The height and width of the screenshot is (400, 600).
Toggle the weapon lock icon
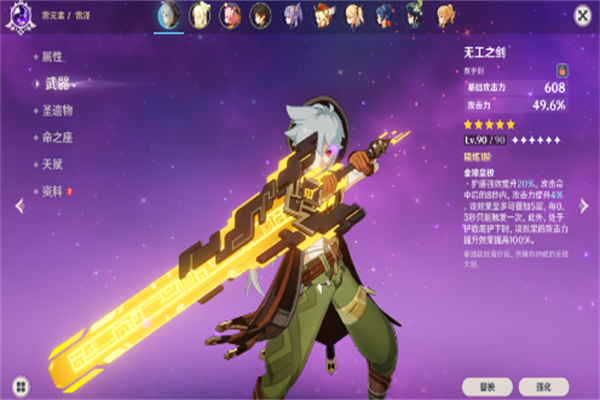click(562, 72)
